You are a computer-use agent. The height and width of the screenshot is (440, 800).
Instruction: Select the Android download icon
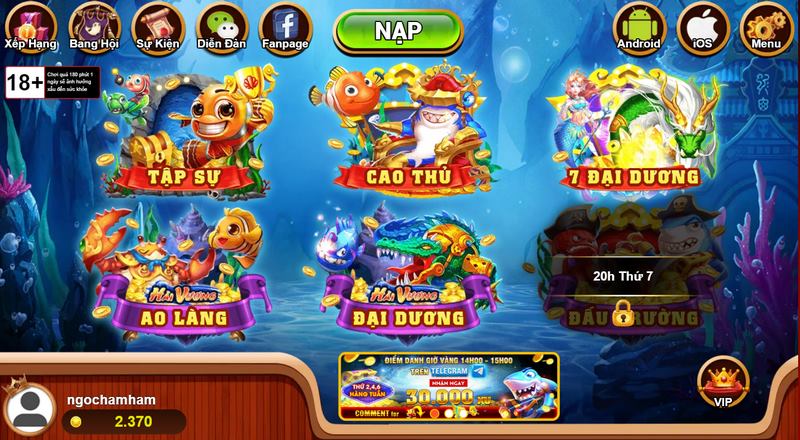click(x=638, y=26)
